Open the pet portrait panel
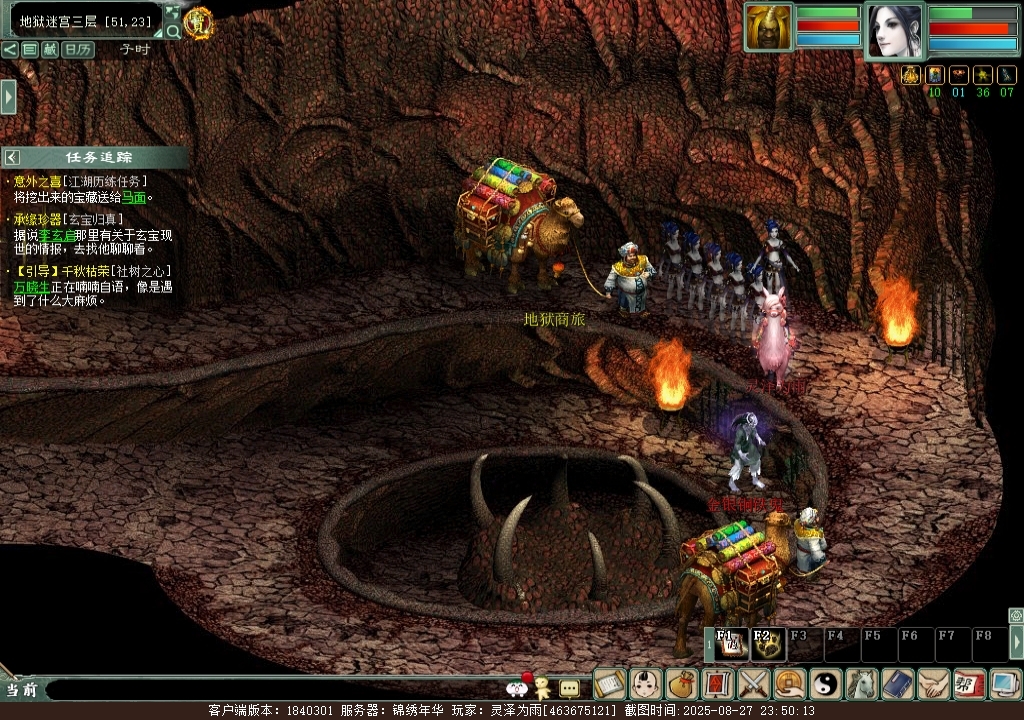The image size is (1024, 720). pos(768,27)
